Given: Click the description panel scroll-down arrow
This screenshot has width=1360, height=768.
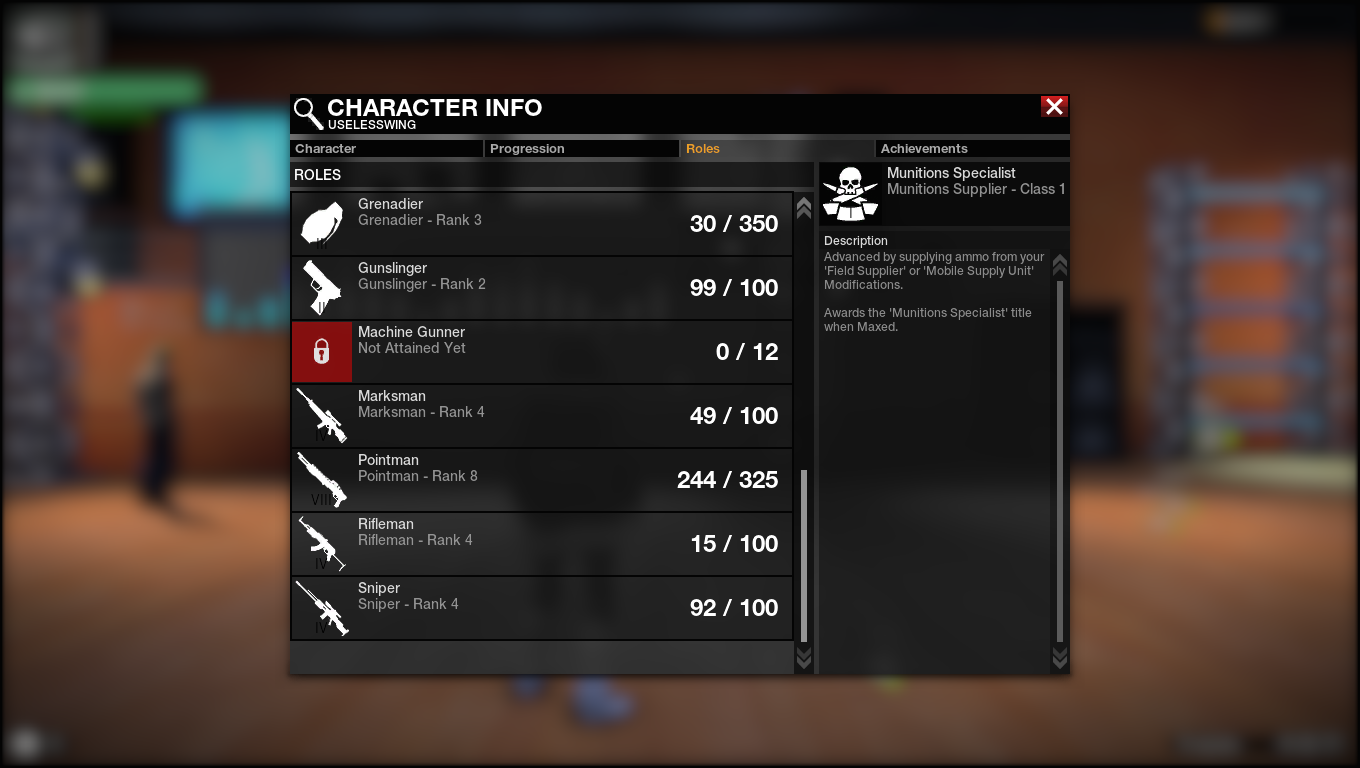Looking at the screenshot, I should click(x=1060, y=657).
